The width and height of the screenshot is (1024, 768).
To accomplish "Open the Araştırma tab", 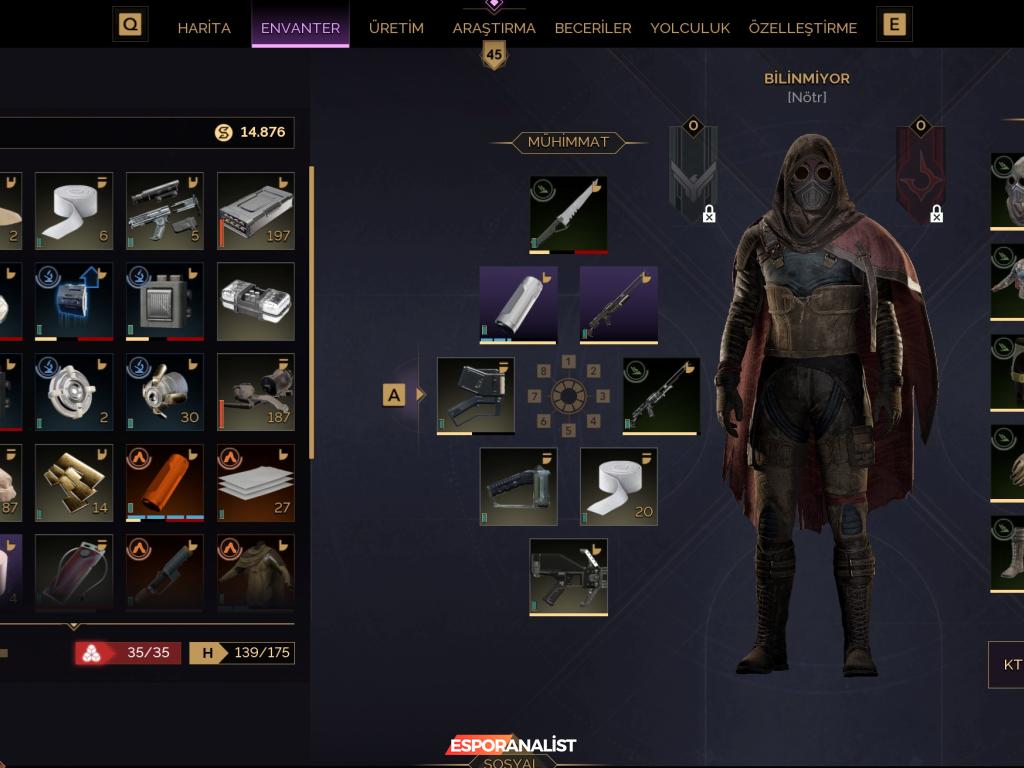I will pyautogui.click(x=494, y=28).
